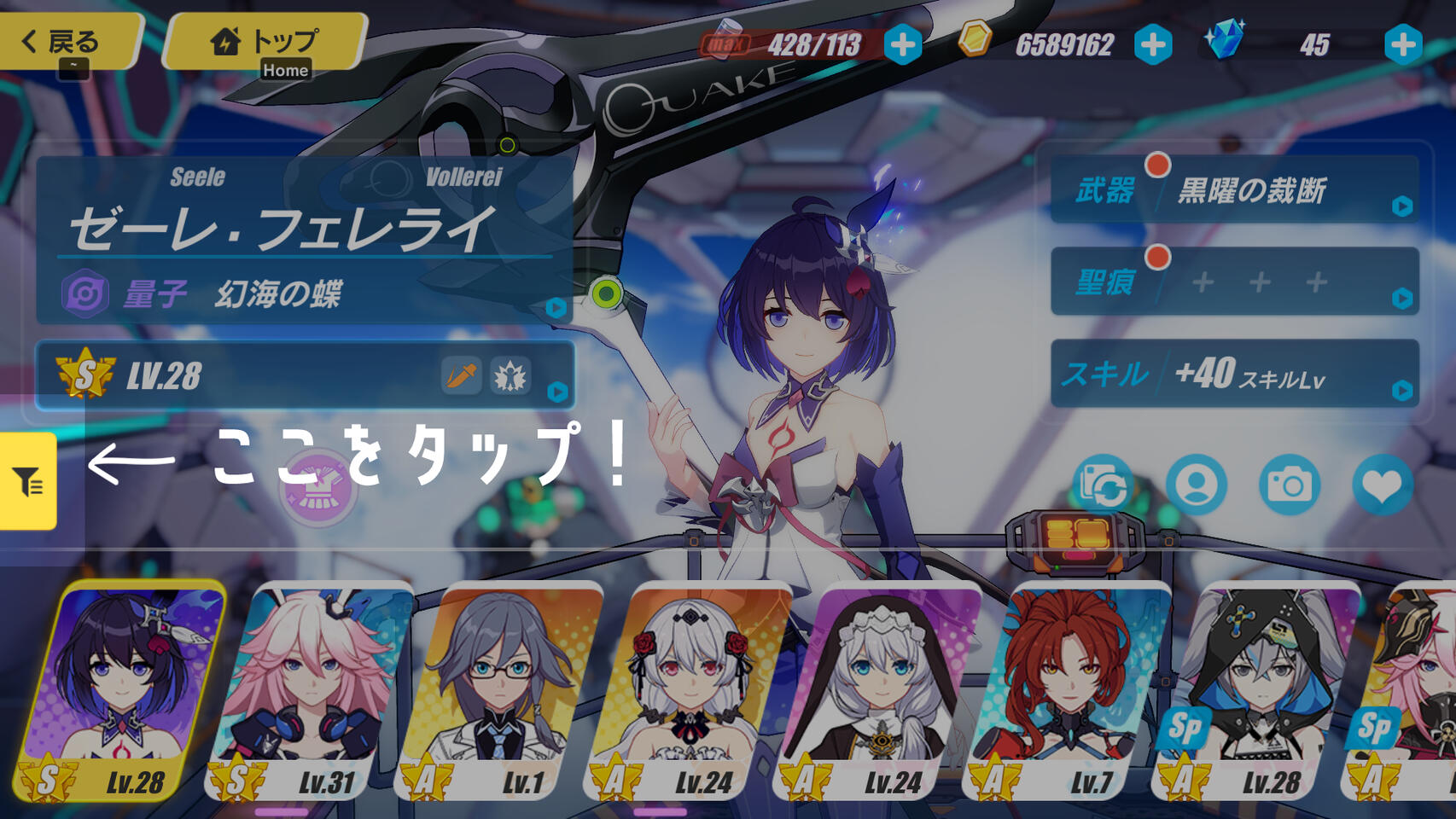Click the costume swap icon

click(x=1103, y=485)
